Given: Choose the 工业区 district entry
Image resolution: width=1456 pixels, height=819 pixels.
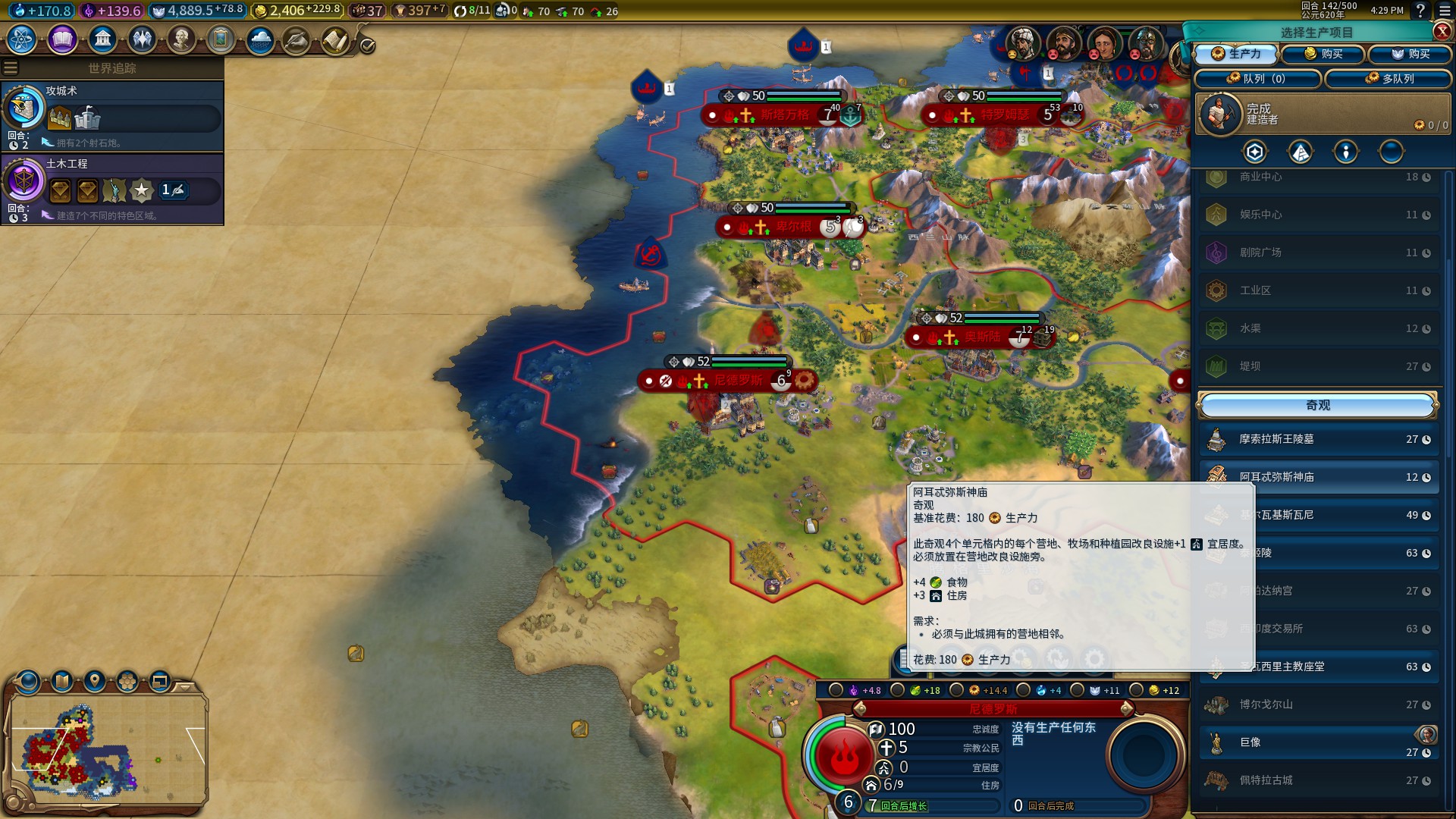Looking at the screenshot, I should point(1318,290).
